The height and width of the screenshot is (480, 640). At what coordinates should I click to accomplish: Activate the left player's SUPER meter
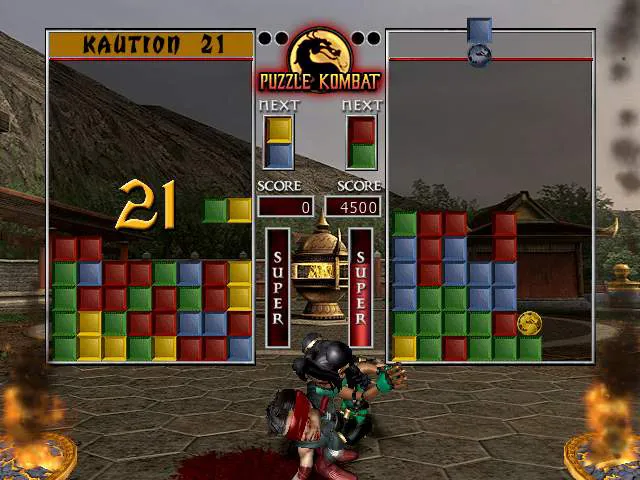pyautogui.click(x=278, y=287)
